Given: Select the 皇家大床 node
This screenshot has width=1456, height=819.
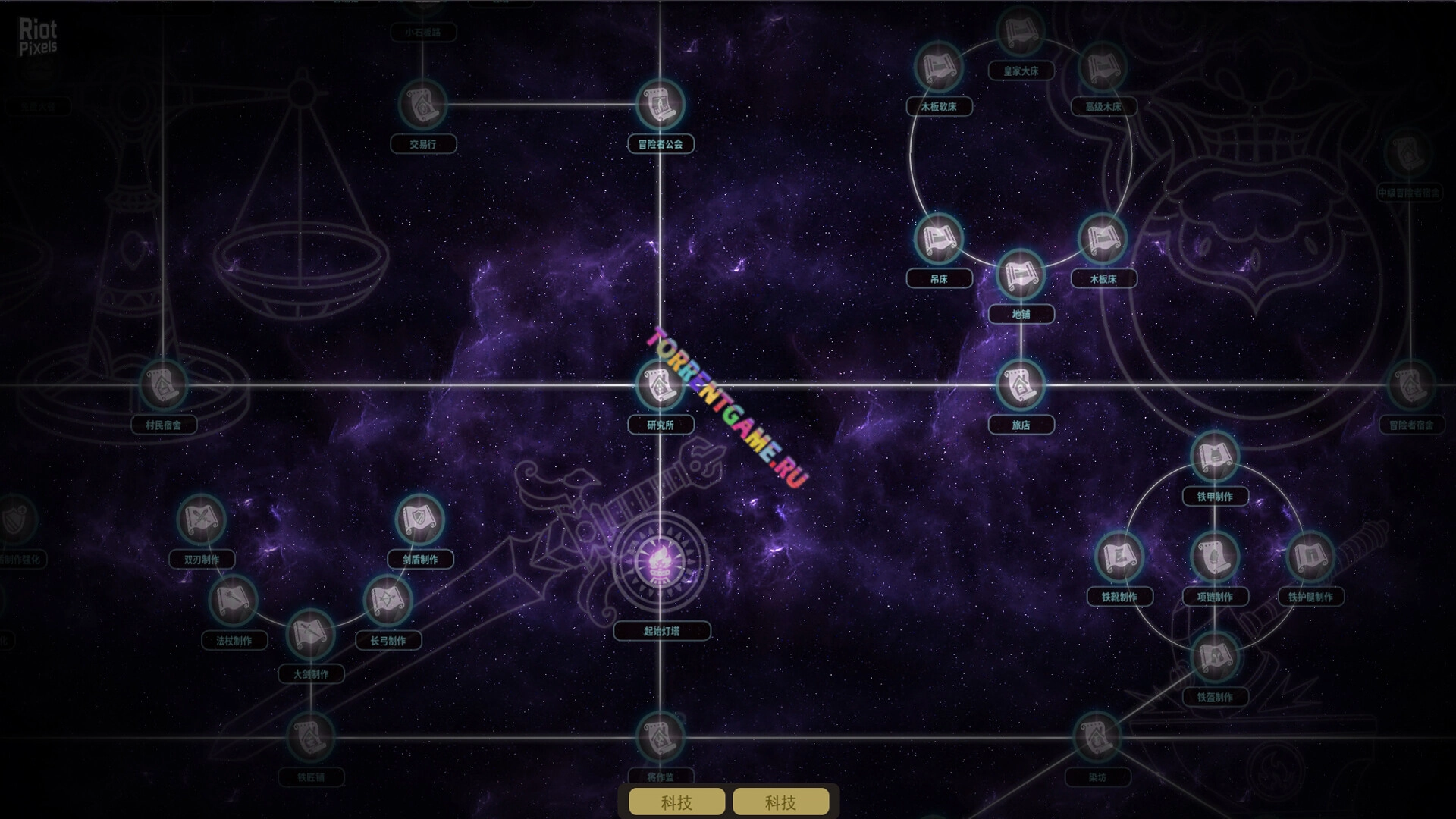Looking at the screenshot, I should coord(1021,32).
